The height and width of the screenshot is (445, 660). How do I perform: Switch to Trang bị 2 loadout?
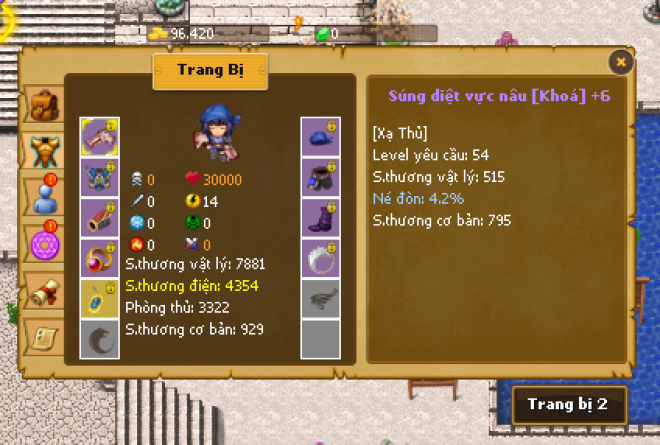point(568,407)
